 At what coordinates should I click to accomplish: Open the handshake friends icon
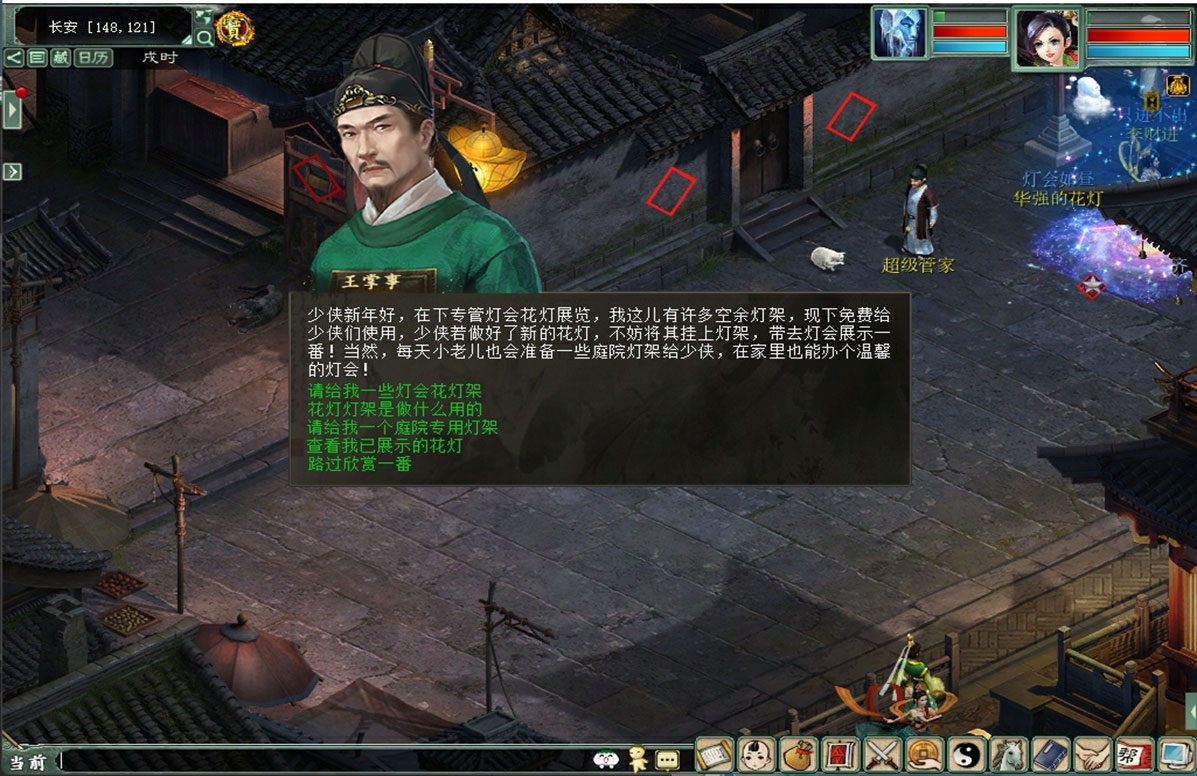click(x=1092, y=754)
